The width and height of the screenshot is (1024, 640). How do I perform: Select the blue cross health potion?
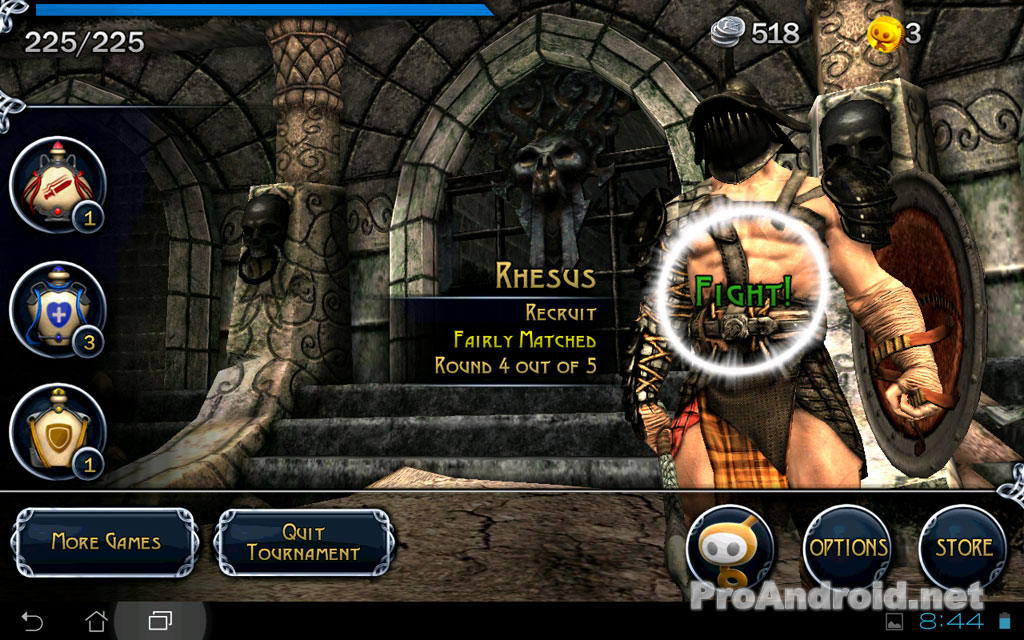(x=57, y=309)
